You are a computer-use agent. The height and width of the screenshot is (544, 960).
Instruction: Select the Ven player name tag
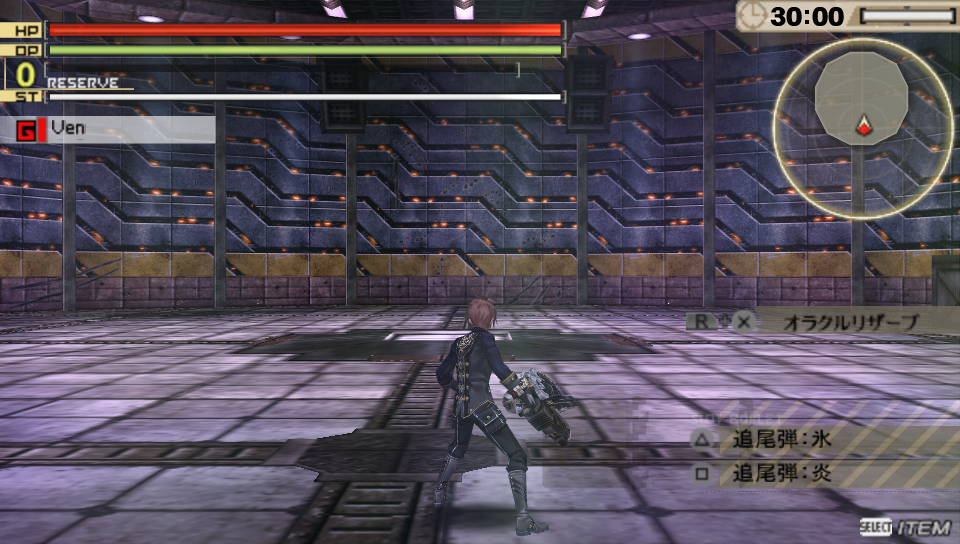pyautogui.click(x=68, y=129)
